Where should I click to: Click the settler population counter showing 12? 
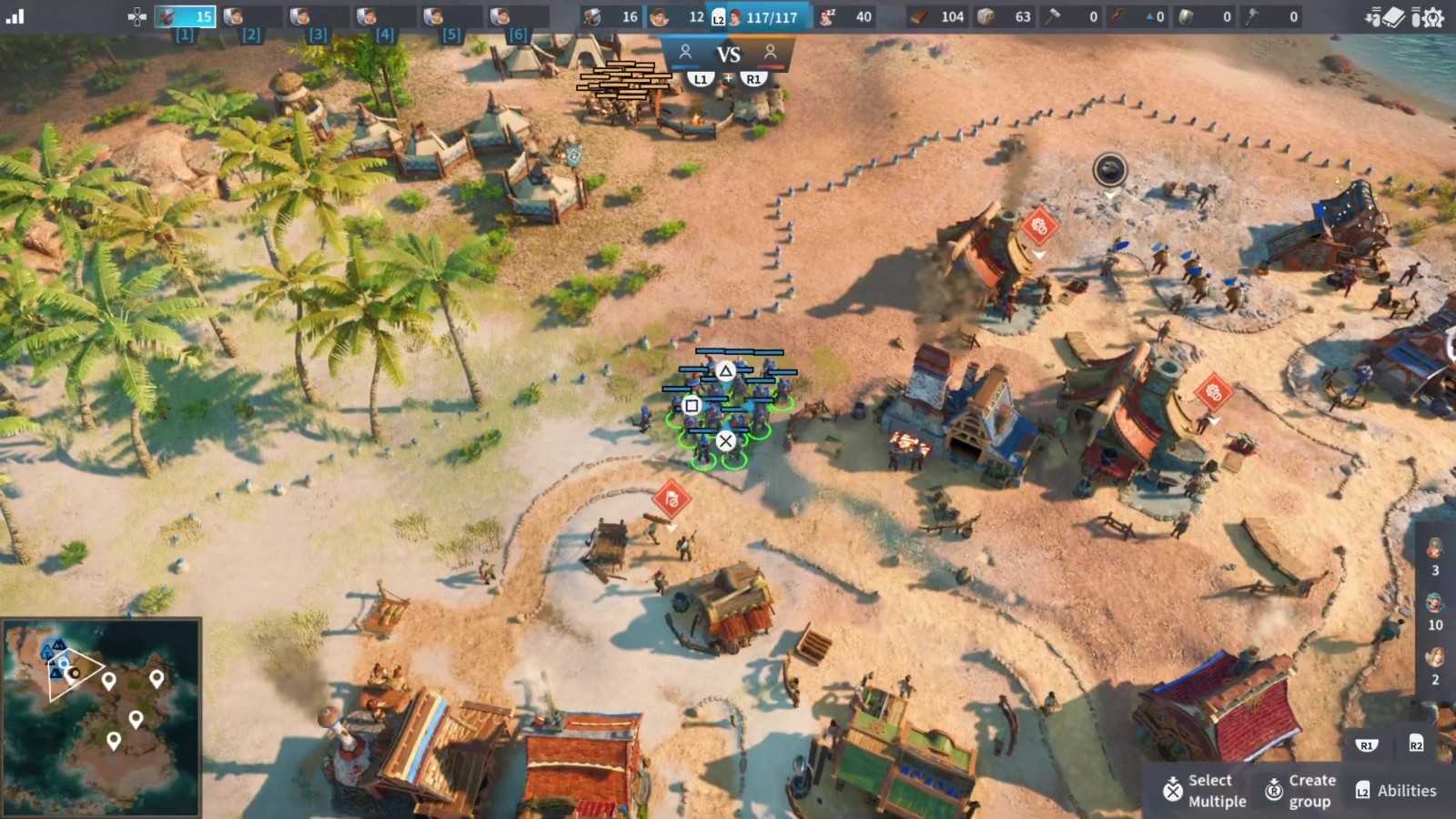pyautogui.click(x=678, y=16)
